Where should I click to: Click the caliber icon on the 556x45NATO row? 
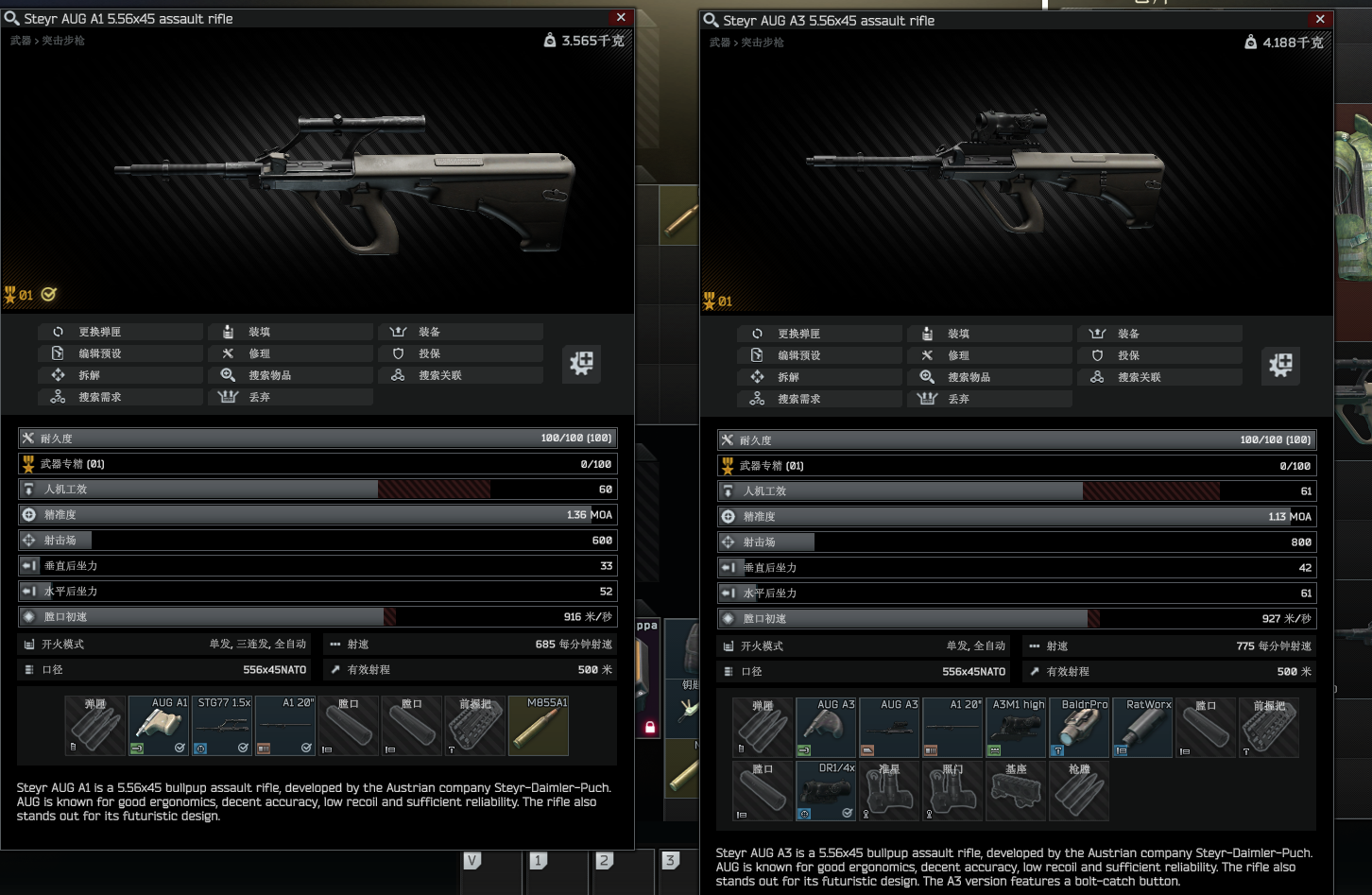tap(28, 669)
